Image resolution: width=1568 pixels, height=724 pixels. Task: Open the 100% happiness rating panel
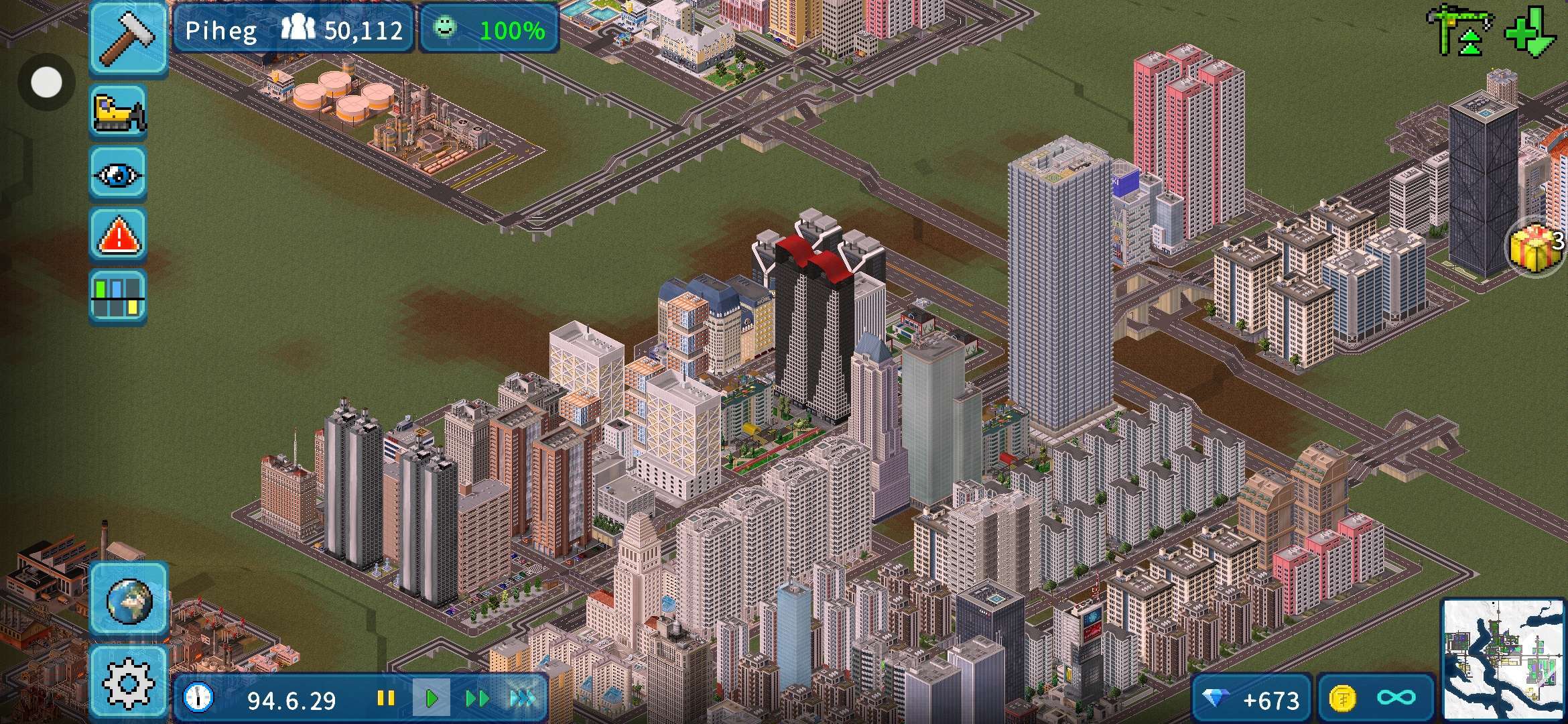(489, 29)
